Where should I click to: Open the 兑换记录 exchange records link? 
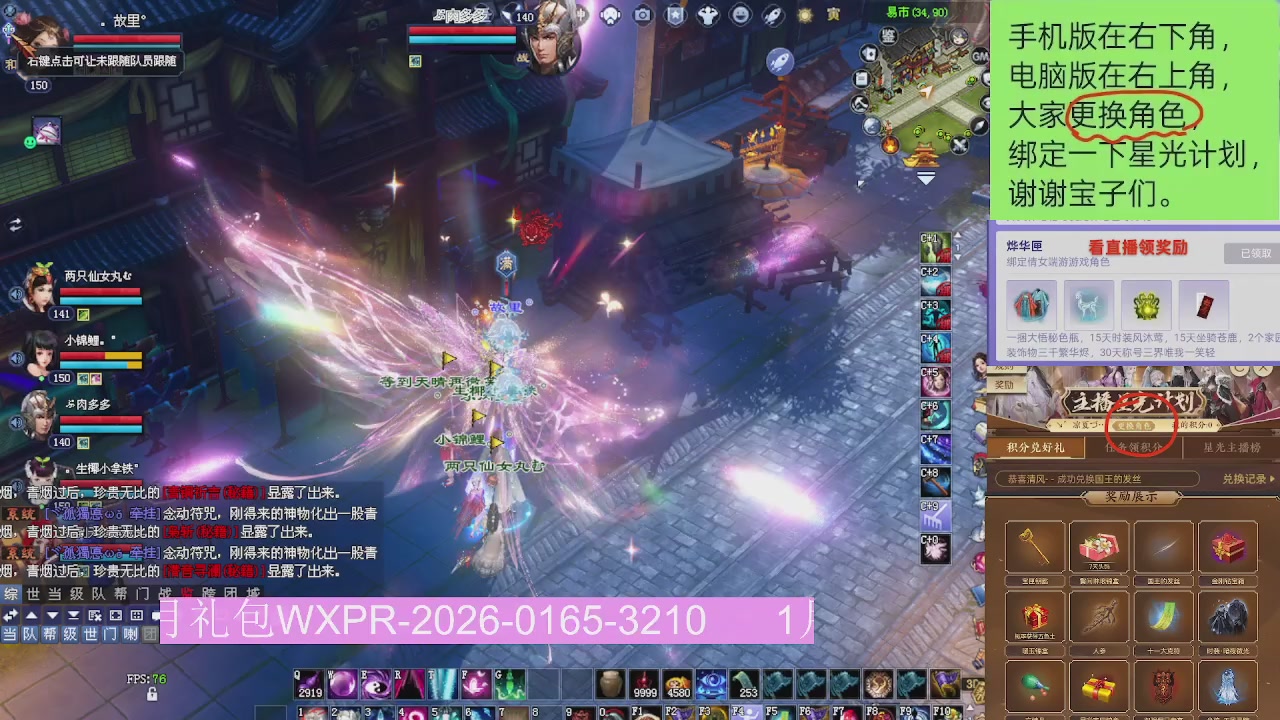(x=1244, y=479)
